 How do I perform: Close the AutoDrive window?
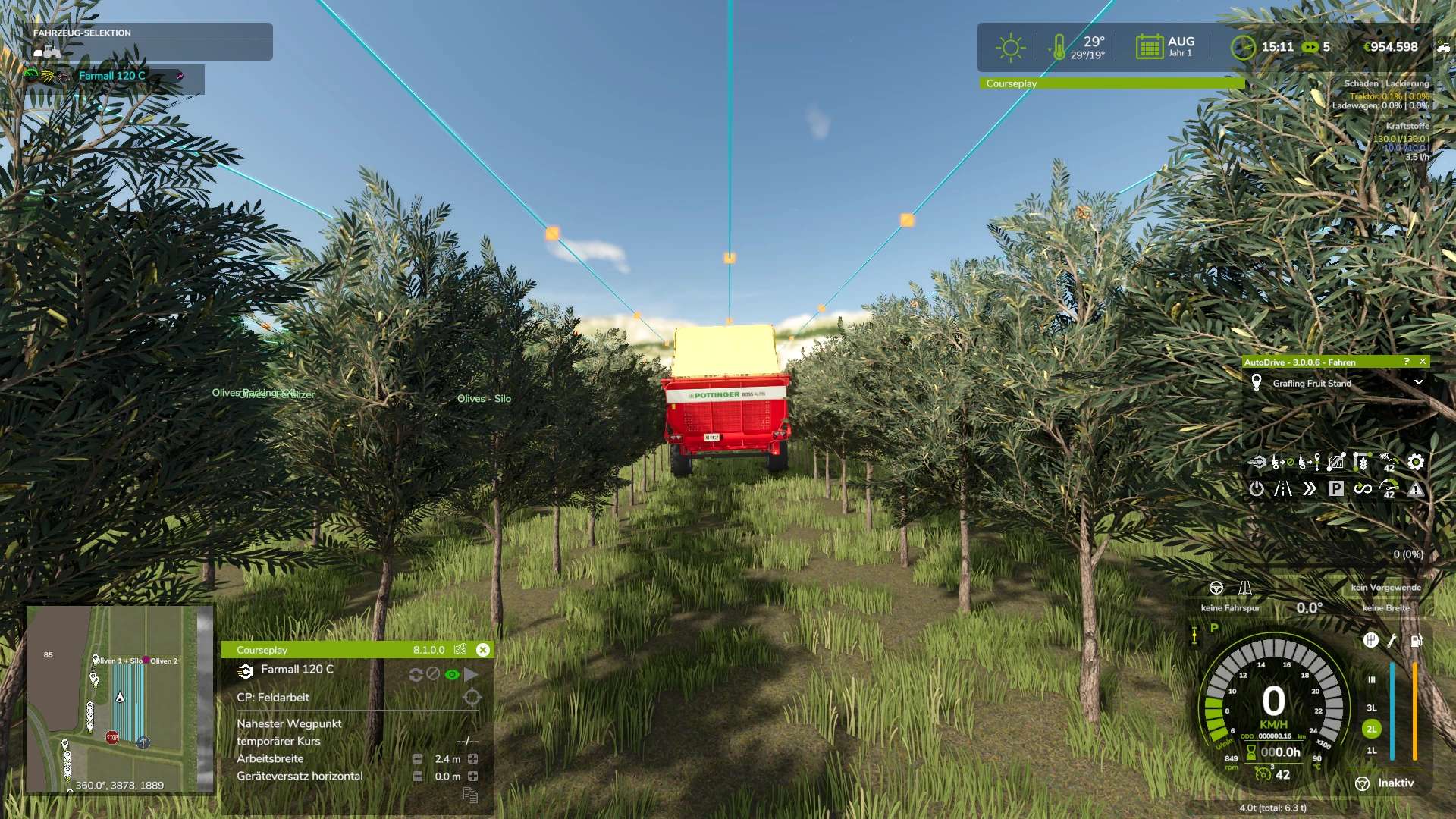(x=1423, y=362)
